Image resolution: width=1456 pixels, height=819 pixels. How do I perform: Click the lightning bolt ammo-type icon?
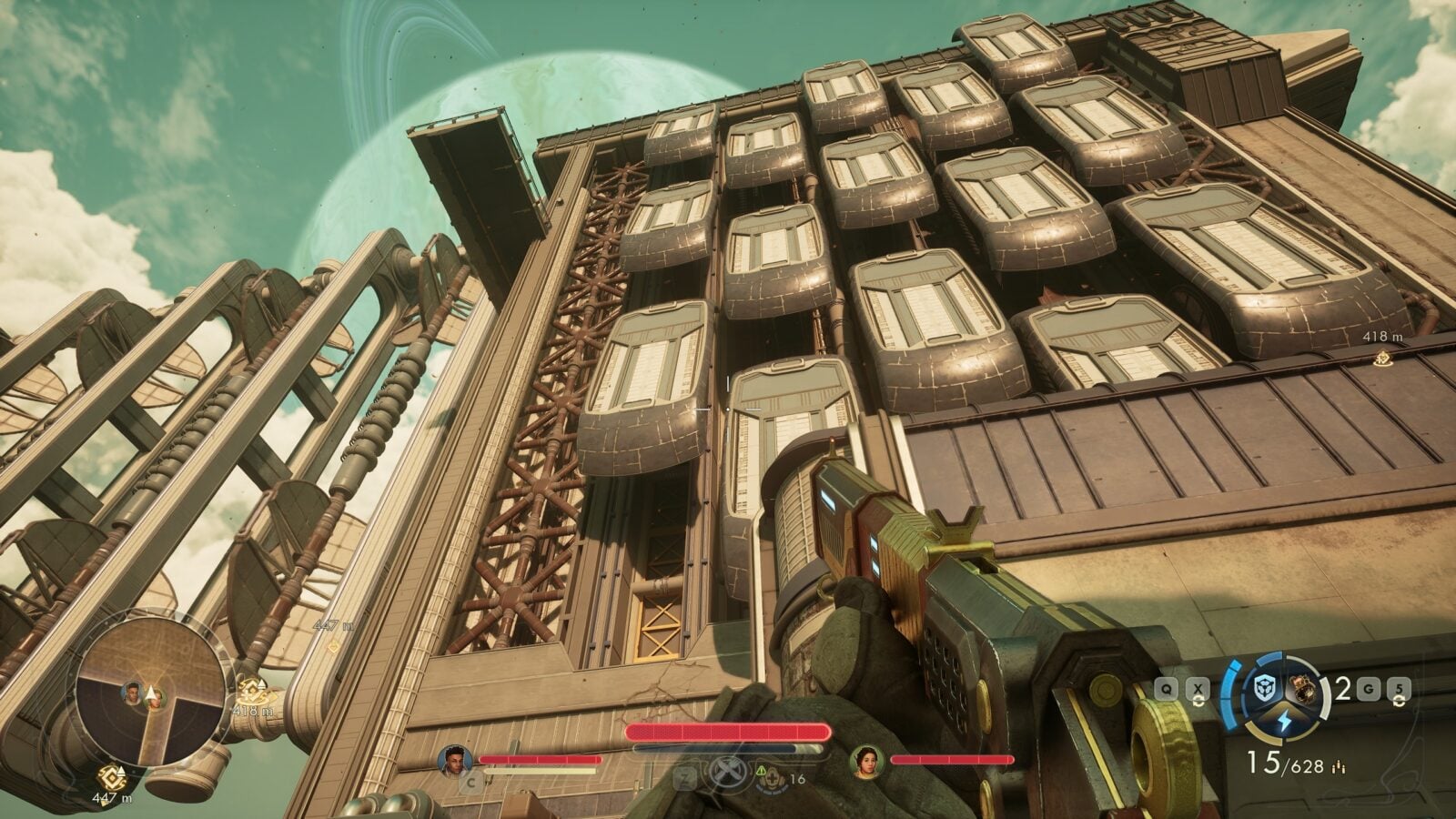click(x=1287, y=721)
